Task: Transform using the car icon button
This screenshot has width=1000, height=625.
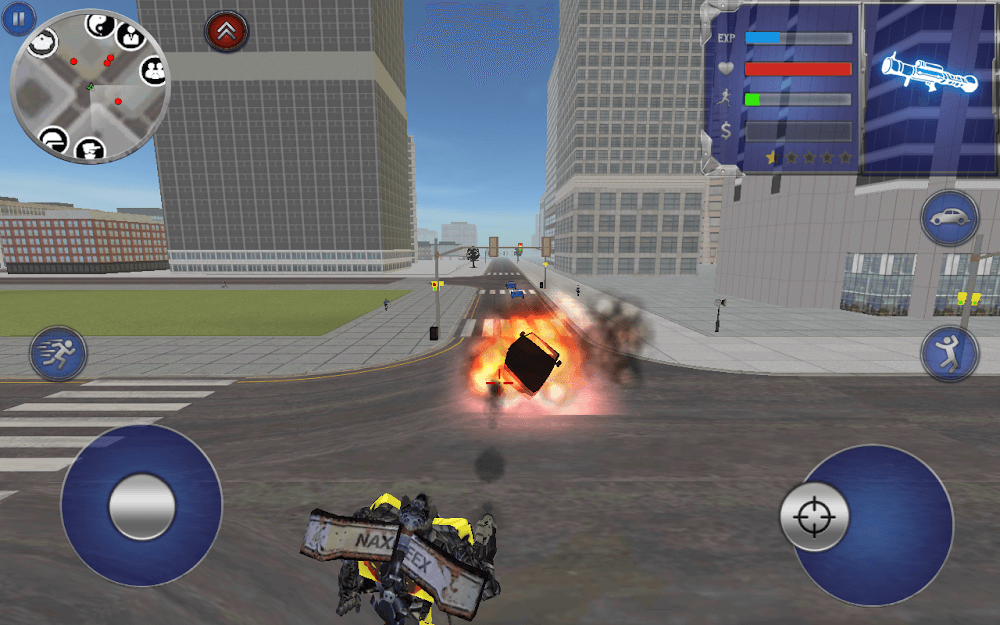Action: pyautogui.click(x=949, y=217)
